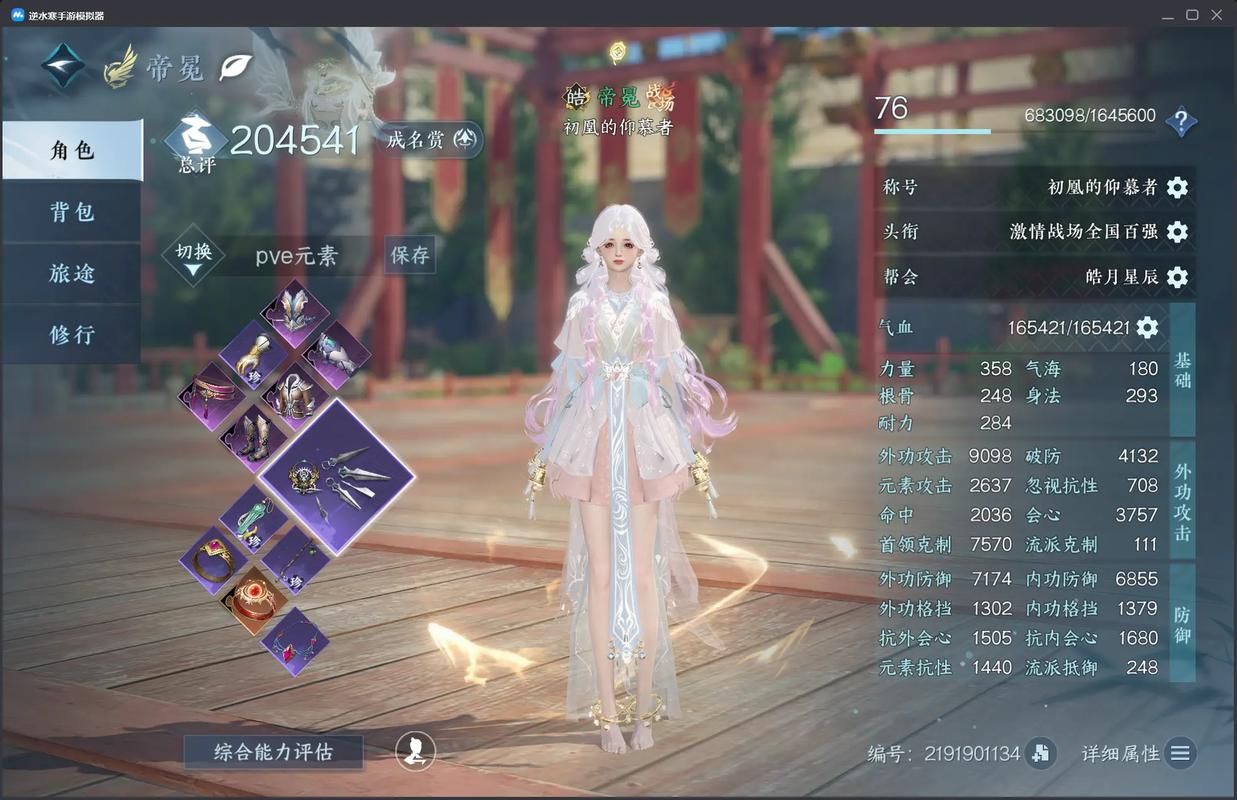Select the large throwing-knives weapon slot
This screenshot has width=1237, height=800.
[338, 477]
